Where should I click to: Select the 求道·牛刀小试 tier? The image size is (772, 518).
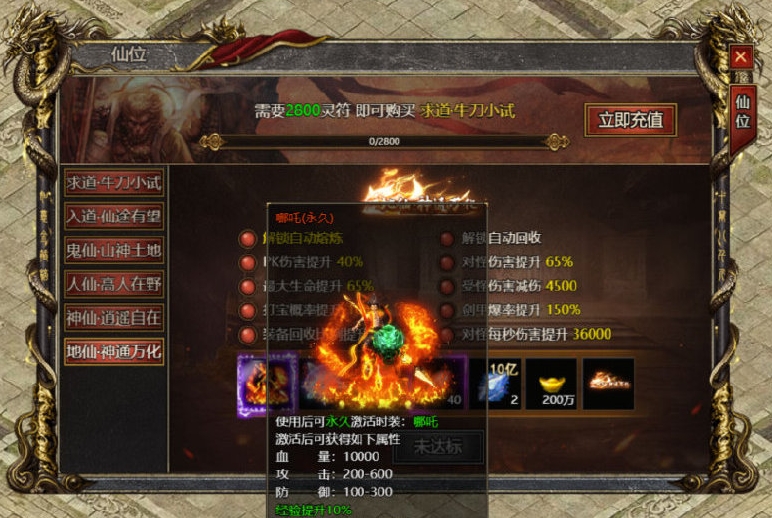pyautogui.click(x=114, y=183)
